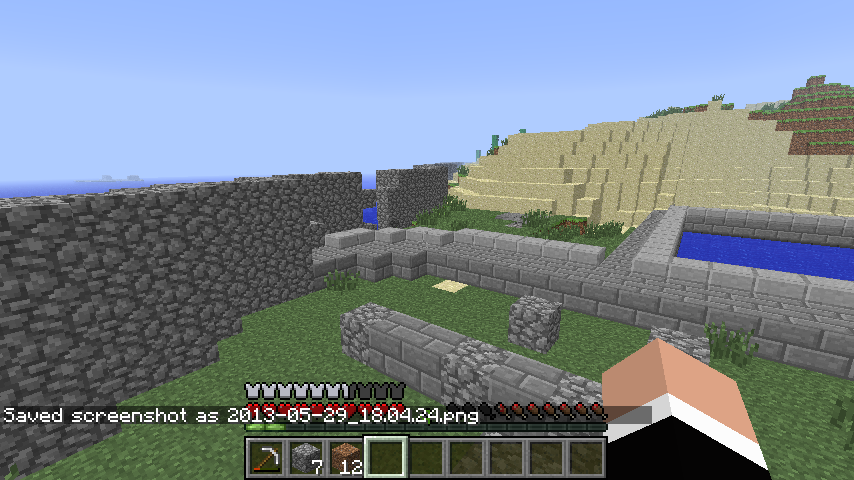
Task: Select the pickaxe hotbar slot
Action: pos(265,458)
